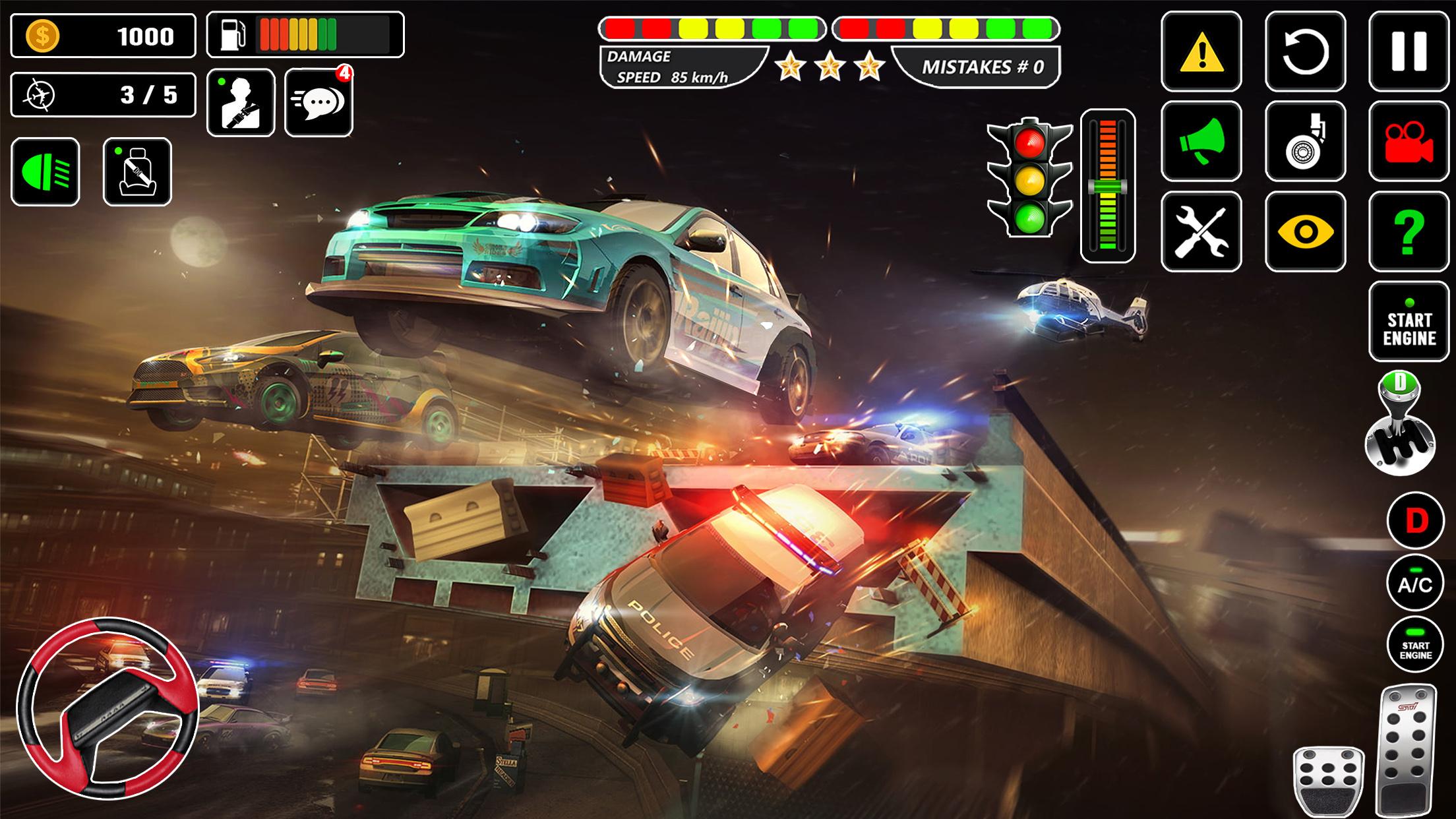Tap the hazard warning triangle button
Image resolution: width=1456 pixels, height=819 pixels.
click(1201, 51)
